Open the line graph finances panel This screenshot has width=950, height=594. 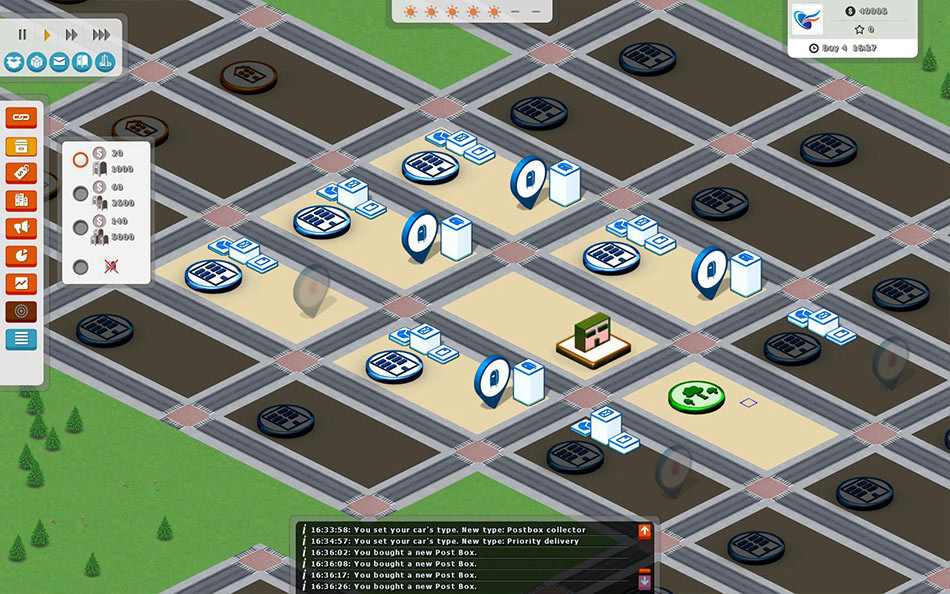pyautogui.click(x=21, y=284)
